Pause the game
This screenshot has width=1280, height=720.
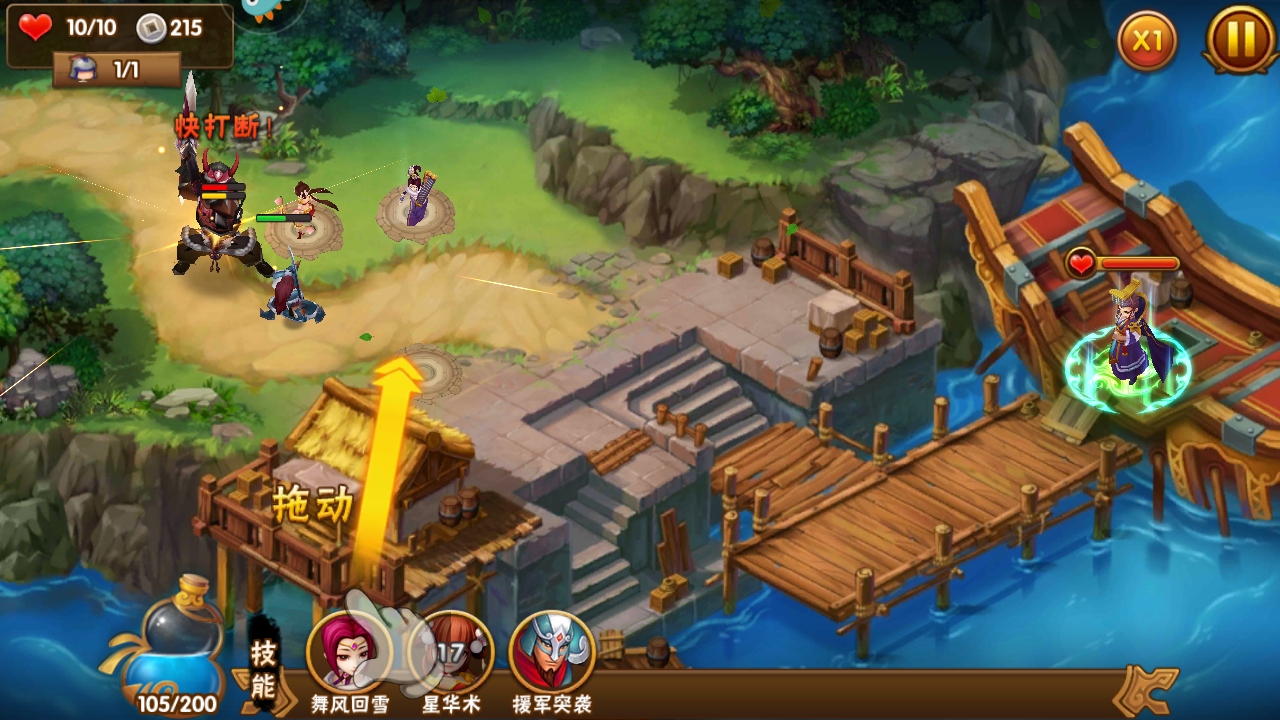1240,40
